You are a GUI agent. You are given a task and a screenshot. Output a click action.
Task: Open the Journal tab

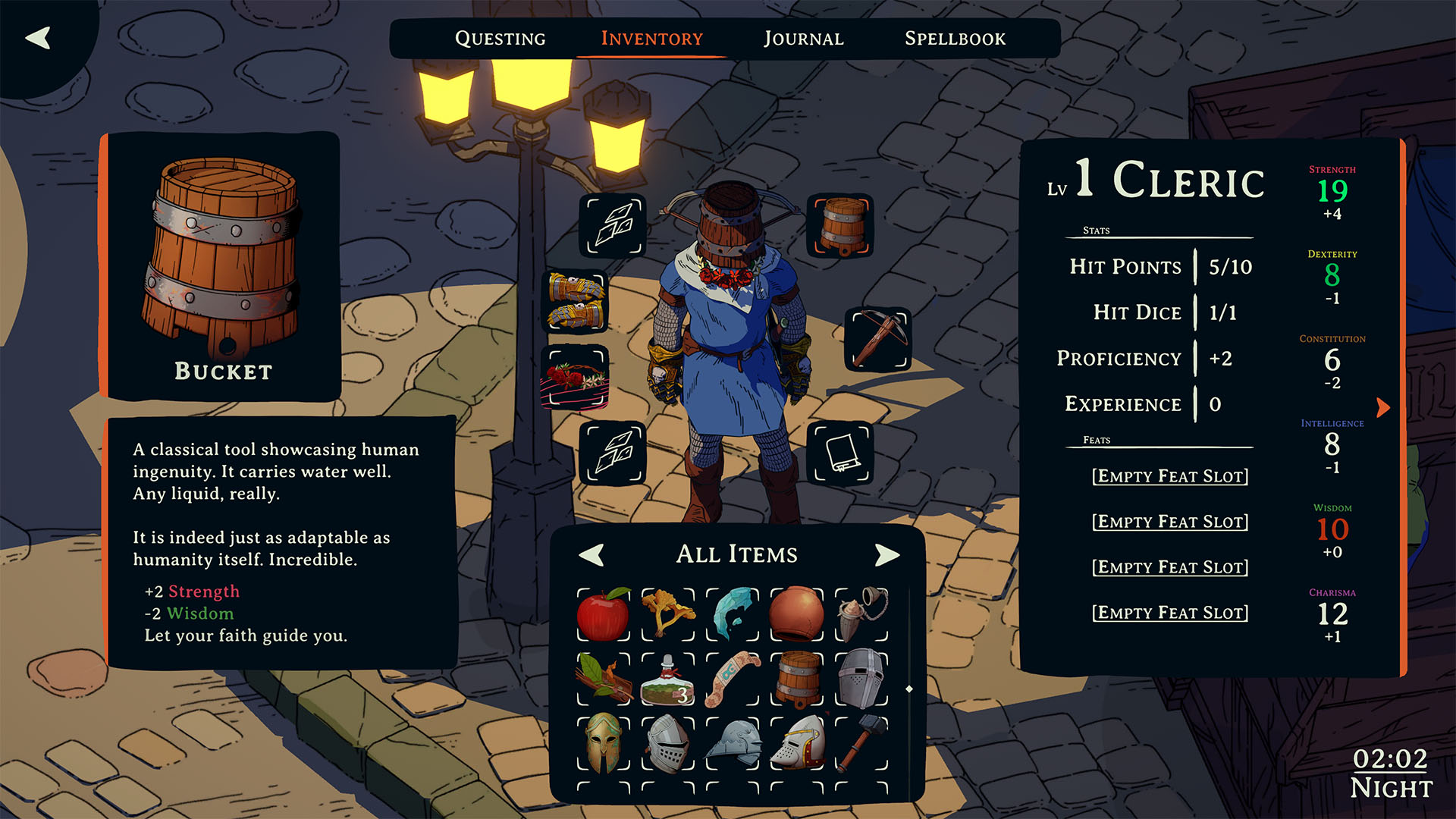click(803, 39)
